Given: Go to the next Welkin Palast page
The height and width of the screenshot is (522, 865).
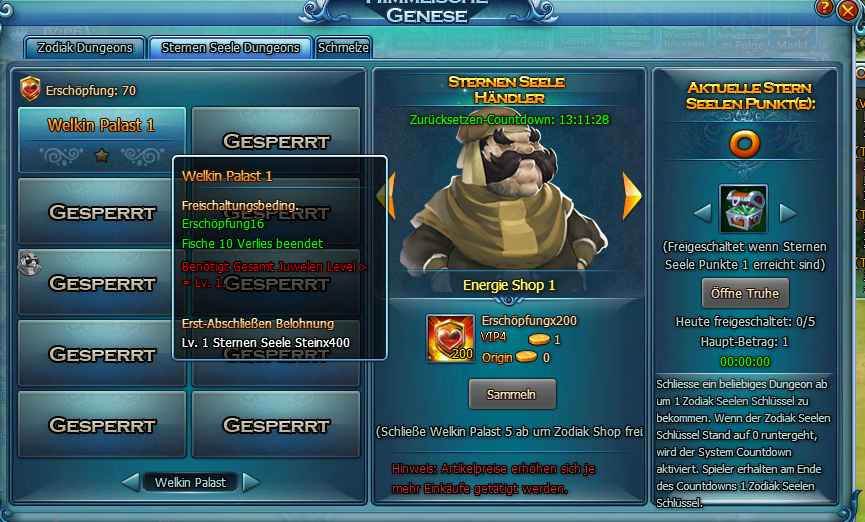Looking at the screenshot, I should point(251,483).
